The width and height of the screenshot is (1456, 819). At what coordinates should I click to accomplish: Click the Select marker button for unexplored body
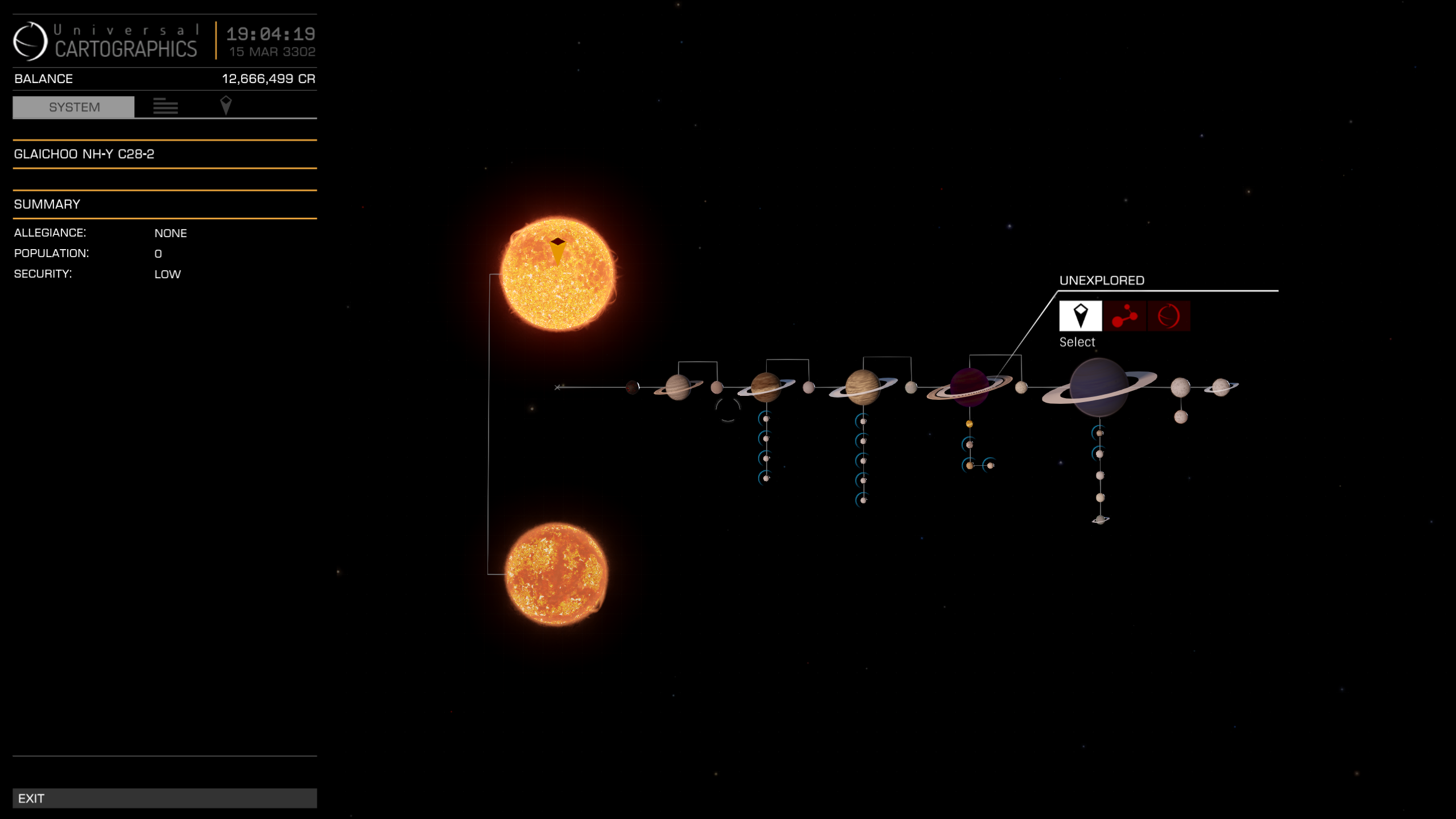[1080, 316]
